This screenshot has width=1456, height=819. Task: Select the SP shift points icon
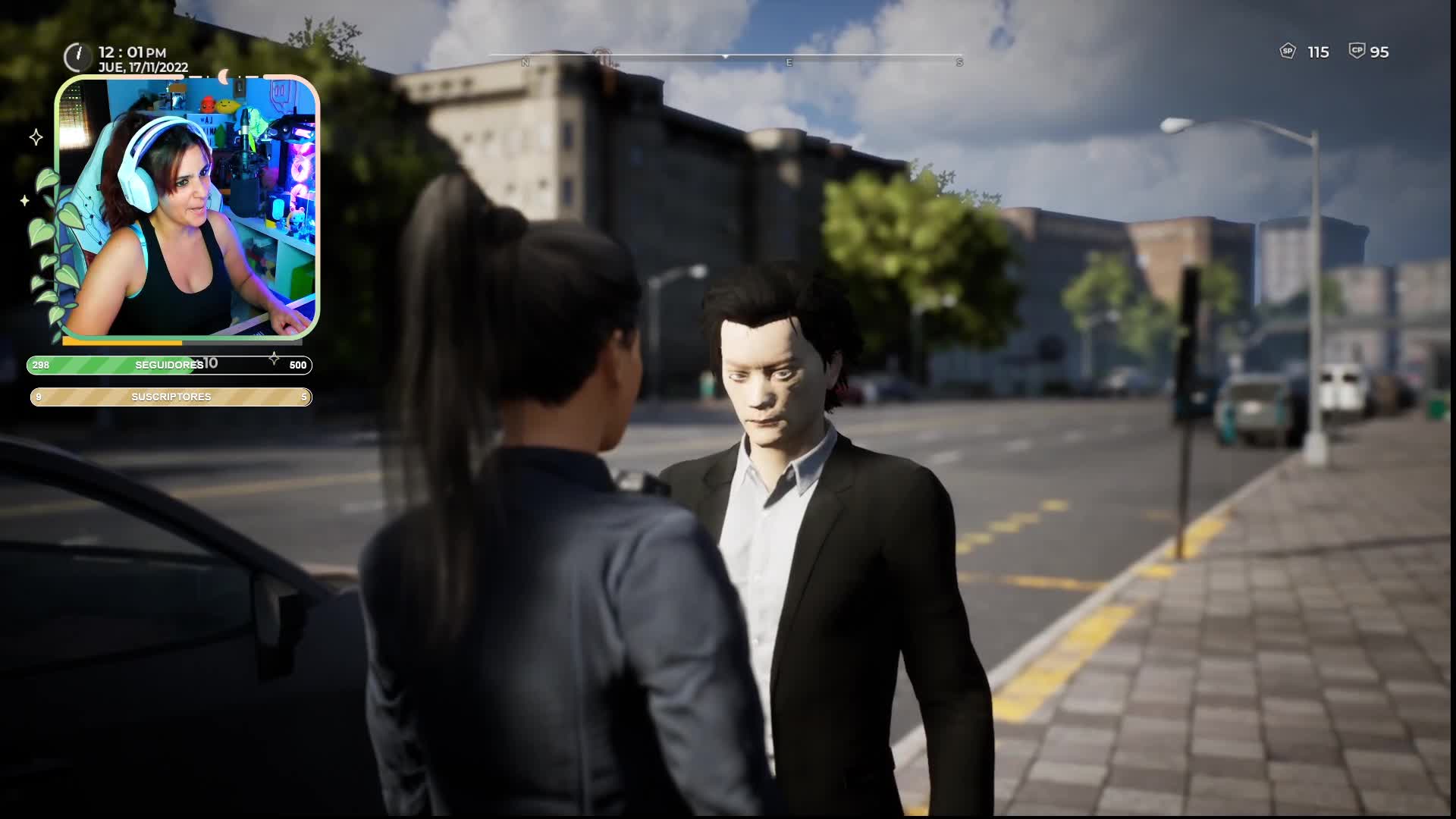[1287, 52]
